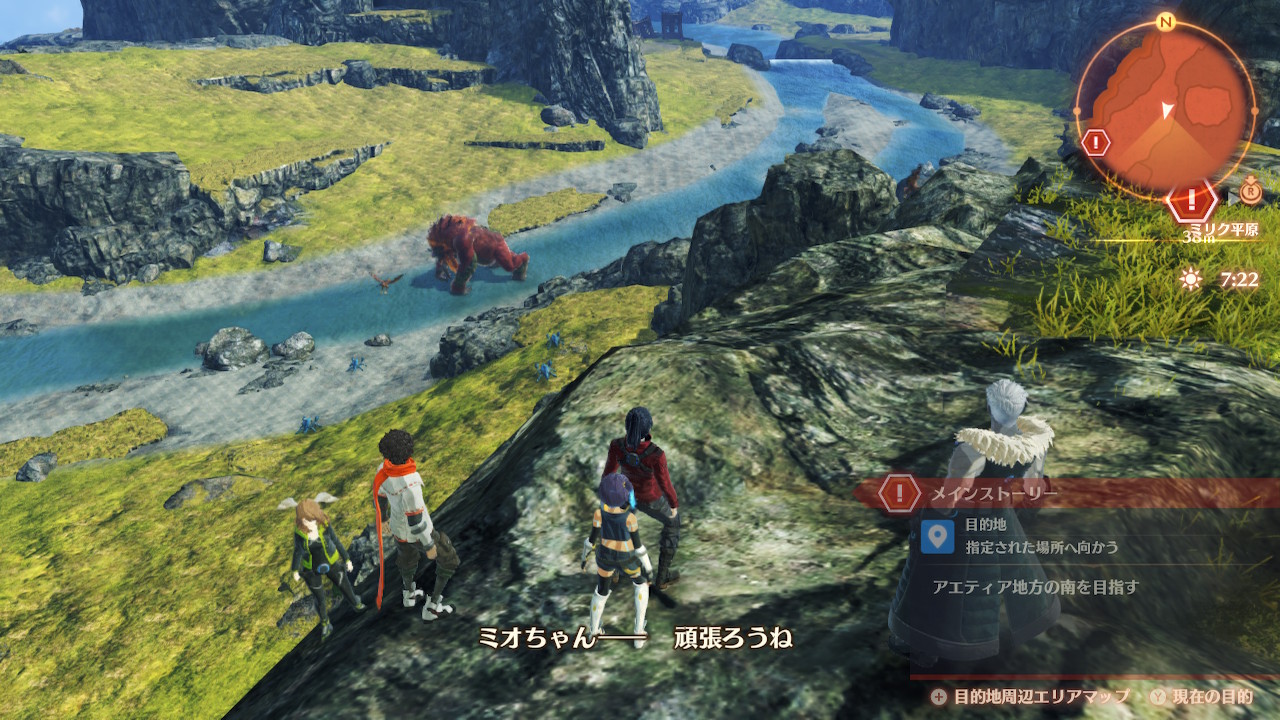Click the large objective marker above ミリク平原
This screenshot has width=1280, height=720.
(1191, 199)
